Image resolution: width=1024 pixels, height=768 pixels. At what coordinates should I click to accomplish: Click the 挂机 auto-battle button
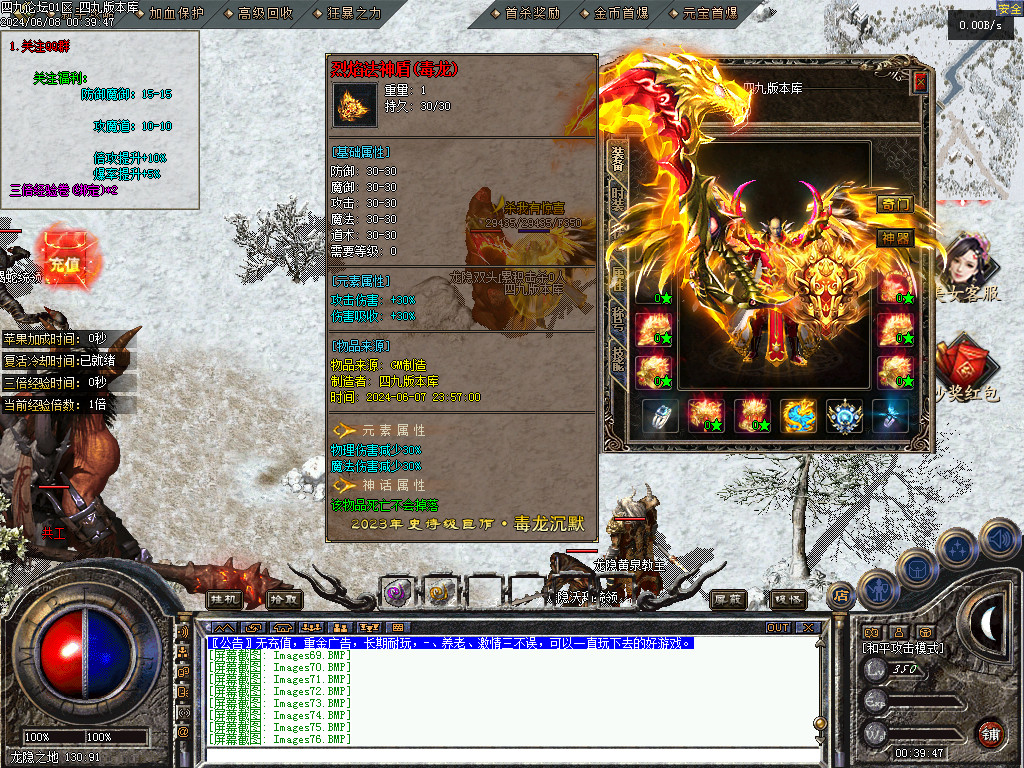(225, 599)
